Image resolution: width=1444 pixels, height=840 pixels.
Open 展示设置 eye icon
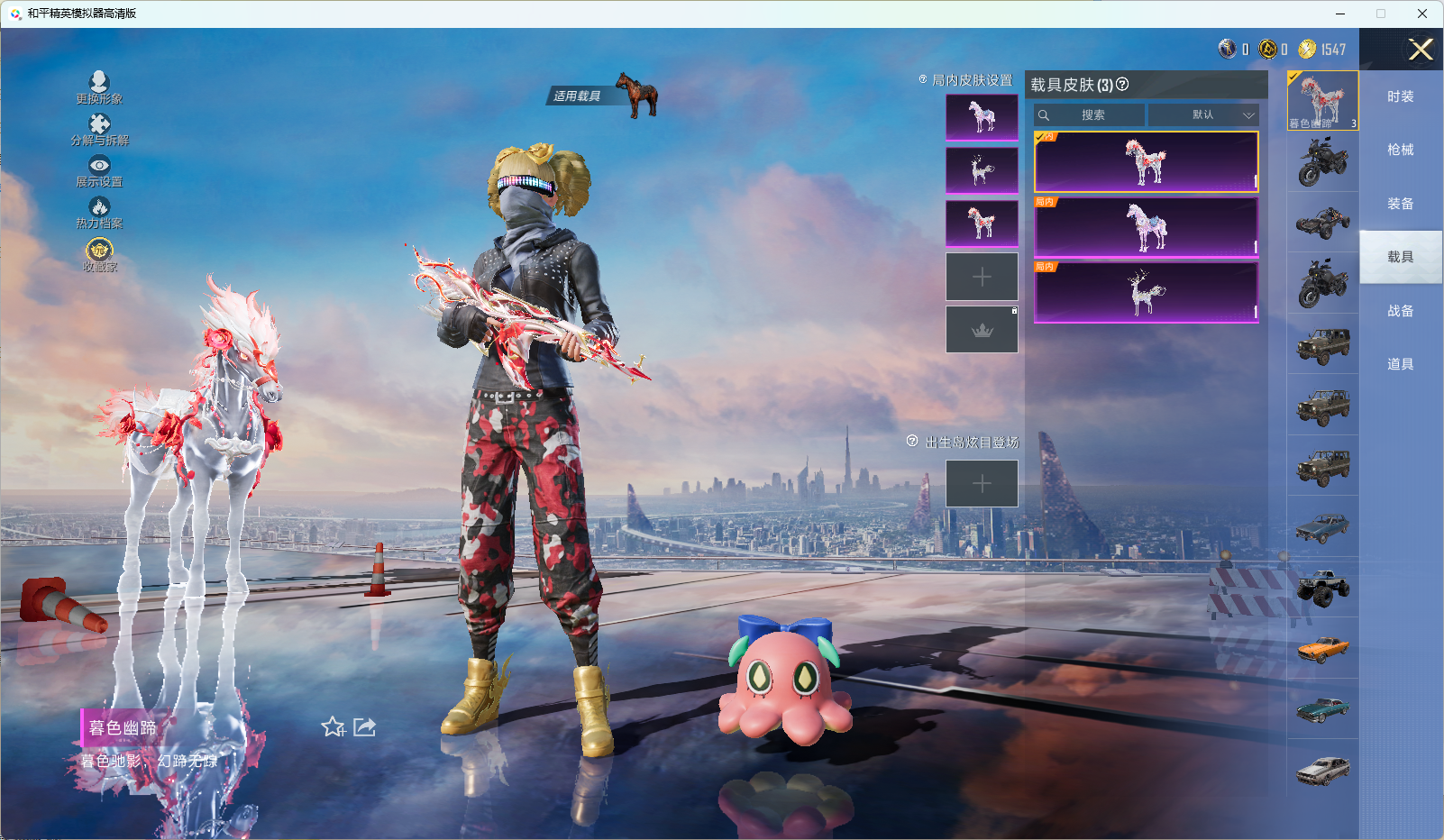(99, 166)
